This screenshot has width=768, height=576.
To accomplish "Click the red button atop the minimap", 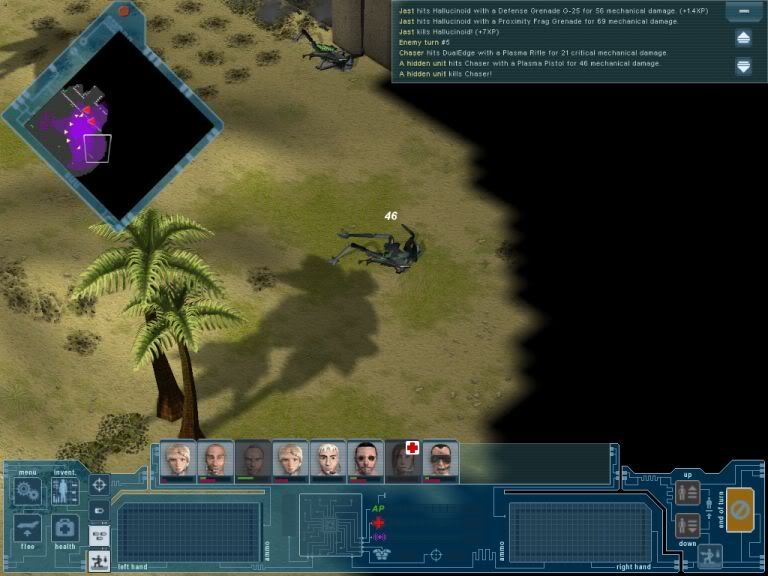I will coord(124,12).
